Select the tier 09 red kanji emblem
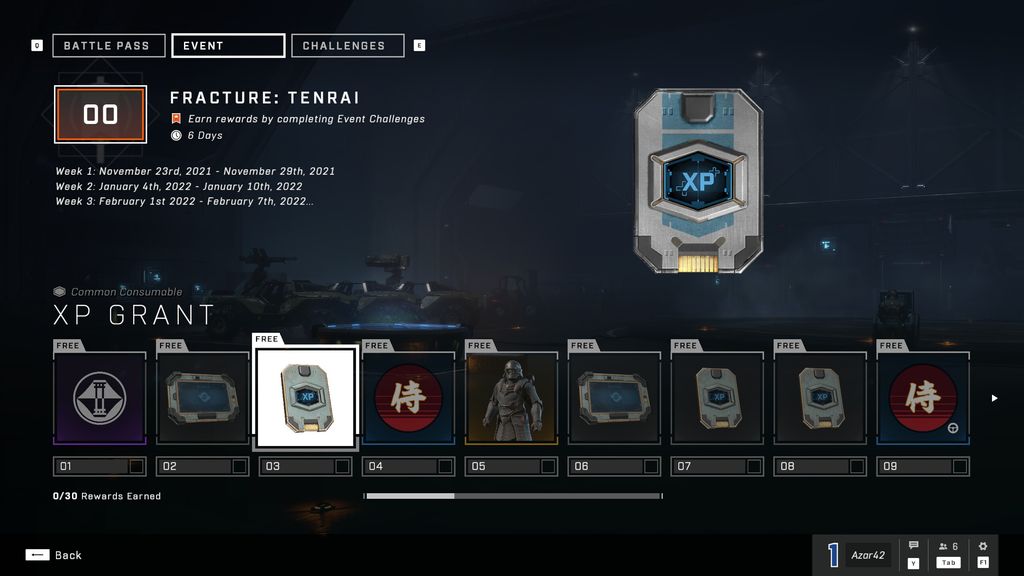This screenshot has height=576, width=1024. pyautogui.click(x=923, y=398)
